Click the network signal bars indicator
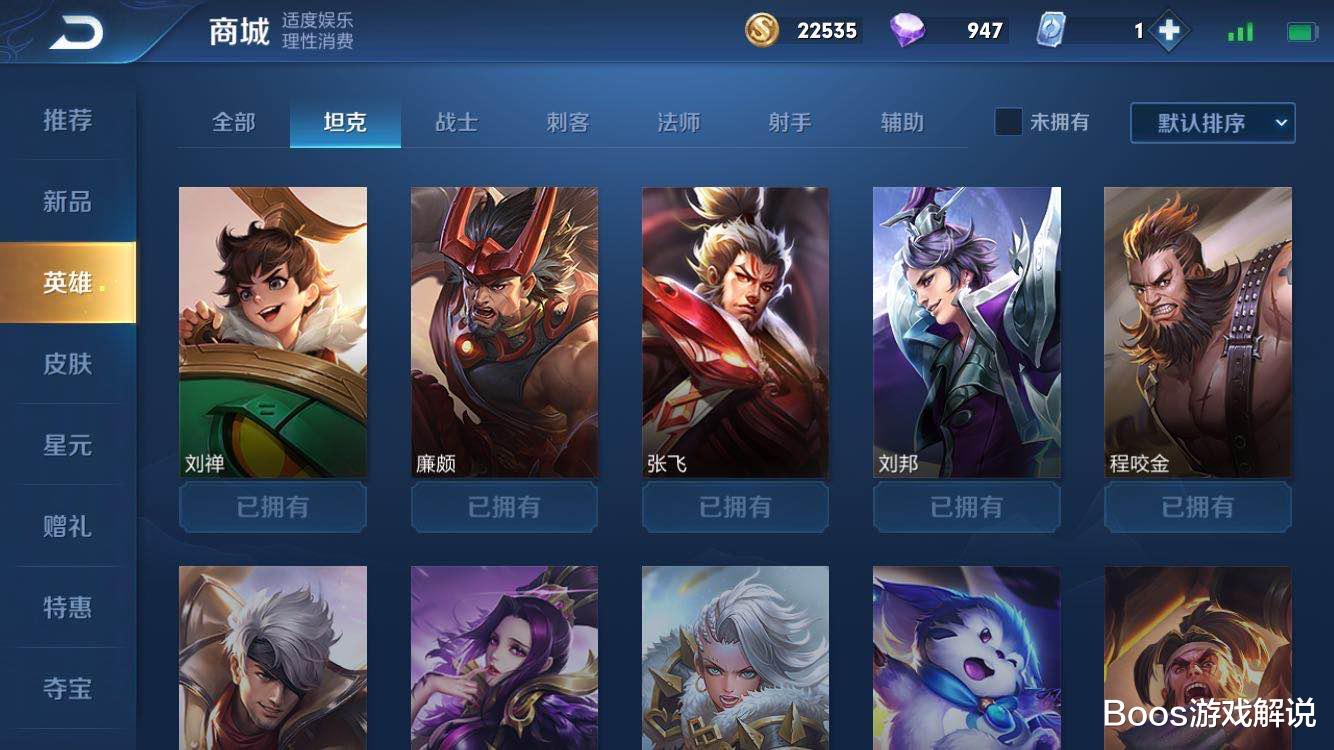This screenshot has width=1334, height=750. pos(1240,31)
